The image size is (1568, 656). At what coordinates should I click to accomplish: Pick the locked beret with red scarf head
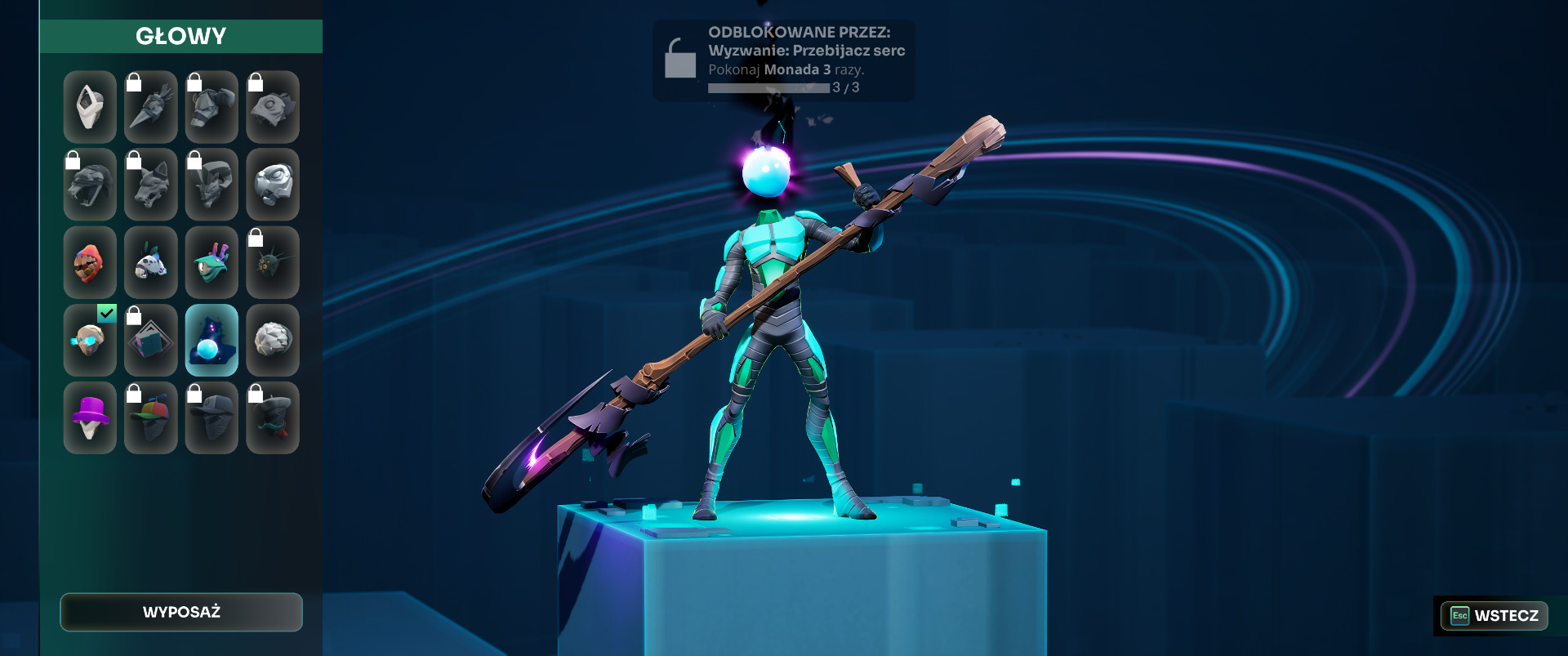click(273, 418)
